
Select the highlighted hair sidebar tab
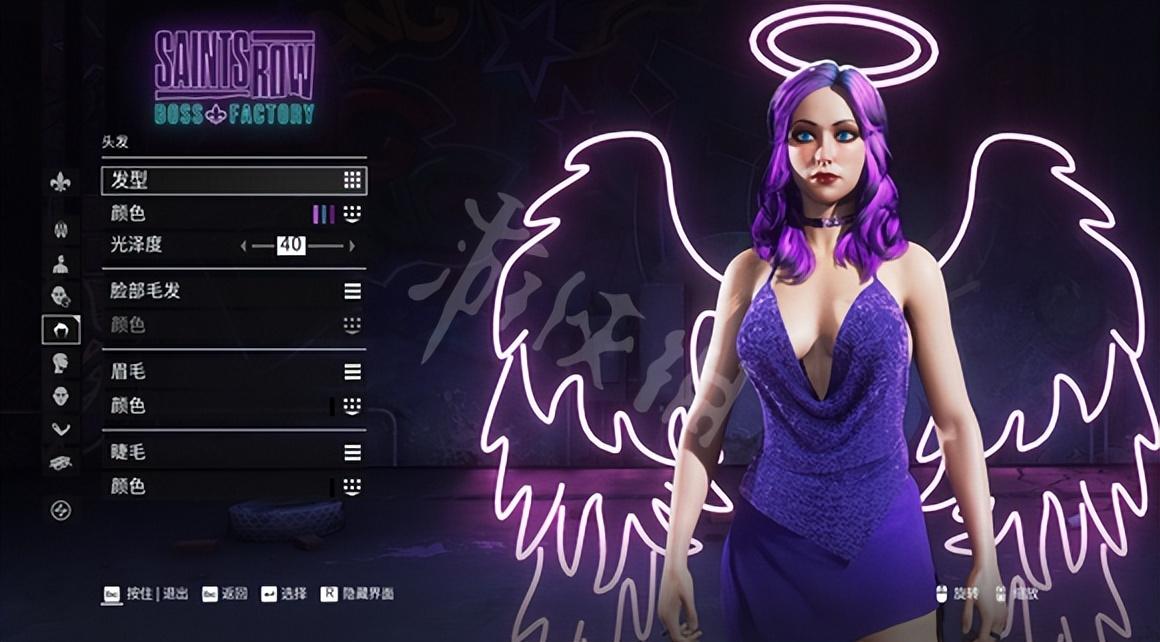61,329
